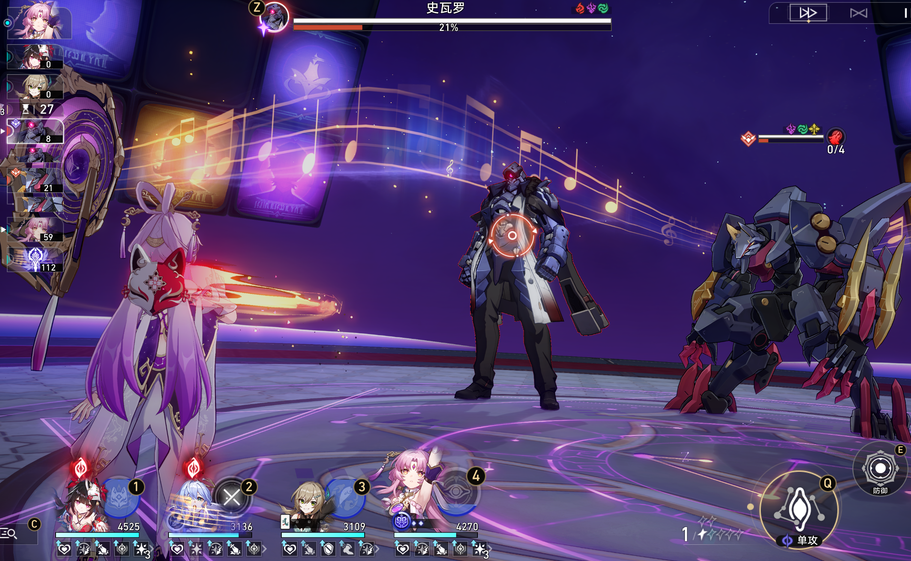The width and height of the screenshot is (911, 561).
Task: Toggle the auto-battle button
Action: coord(858,13)
